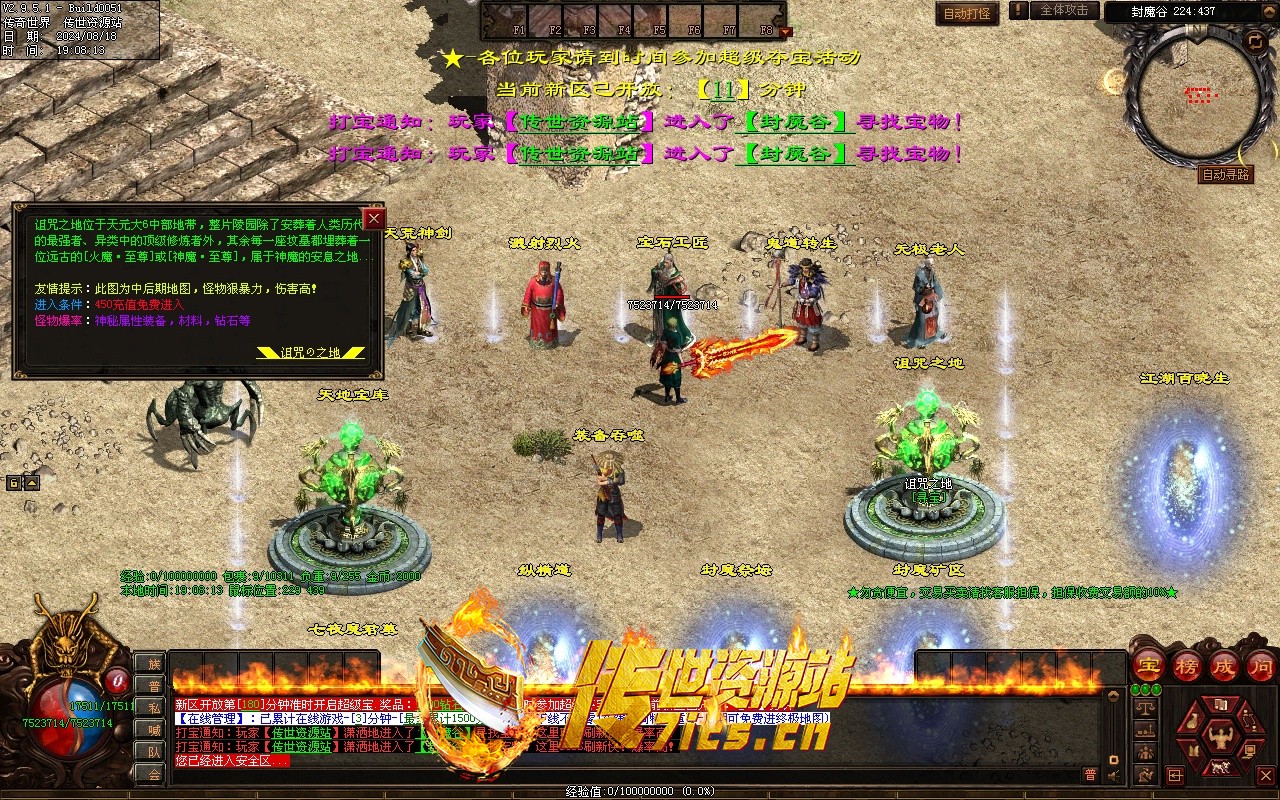Click the 自动寻路 auto-pathfinding button

pyautogui.click(x=1226, y=175)
